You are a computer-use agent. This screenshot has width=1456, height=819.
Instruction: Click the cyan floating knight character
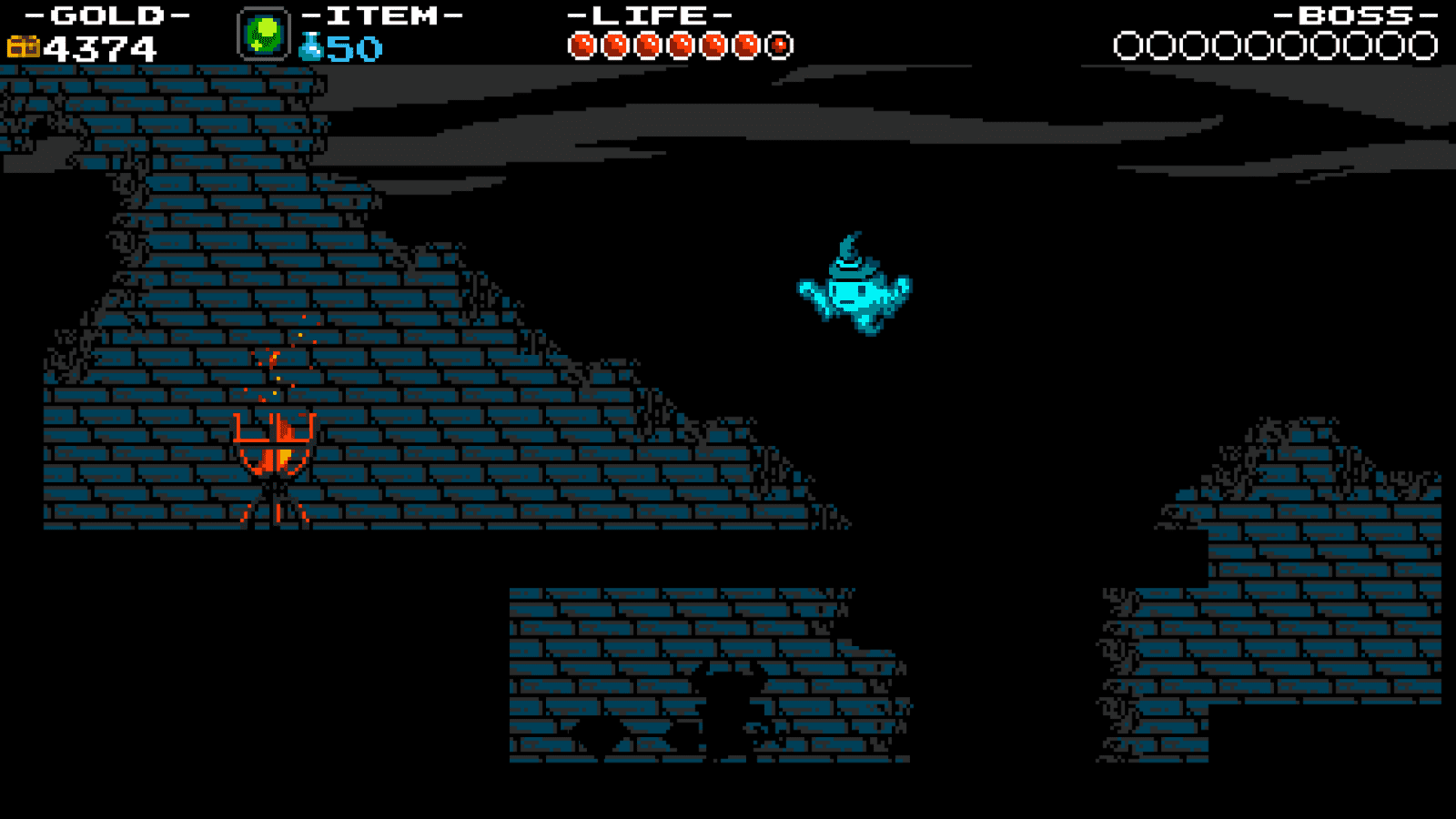851,287
